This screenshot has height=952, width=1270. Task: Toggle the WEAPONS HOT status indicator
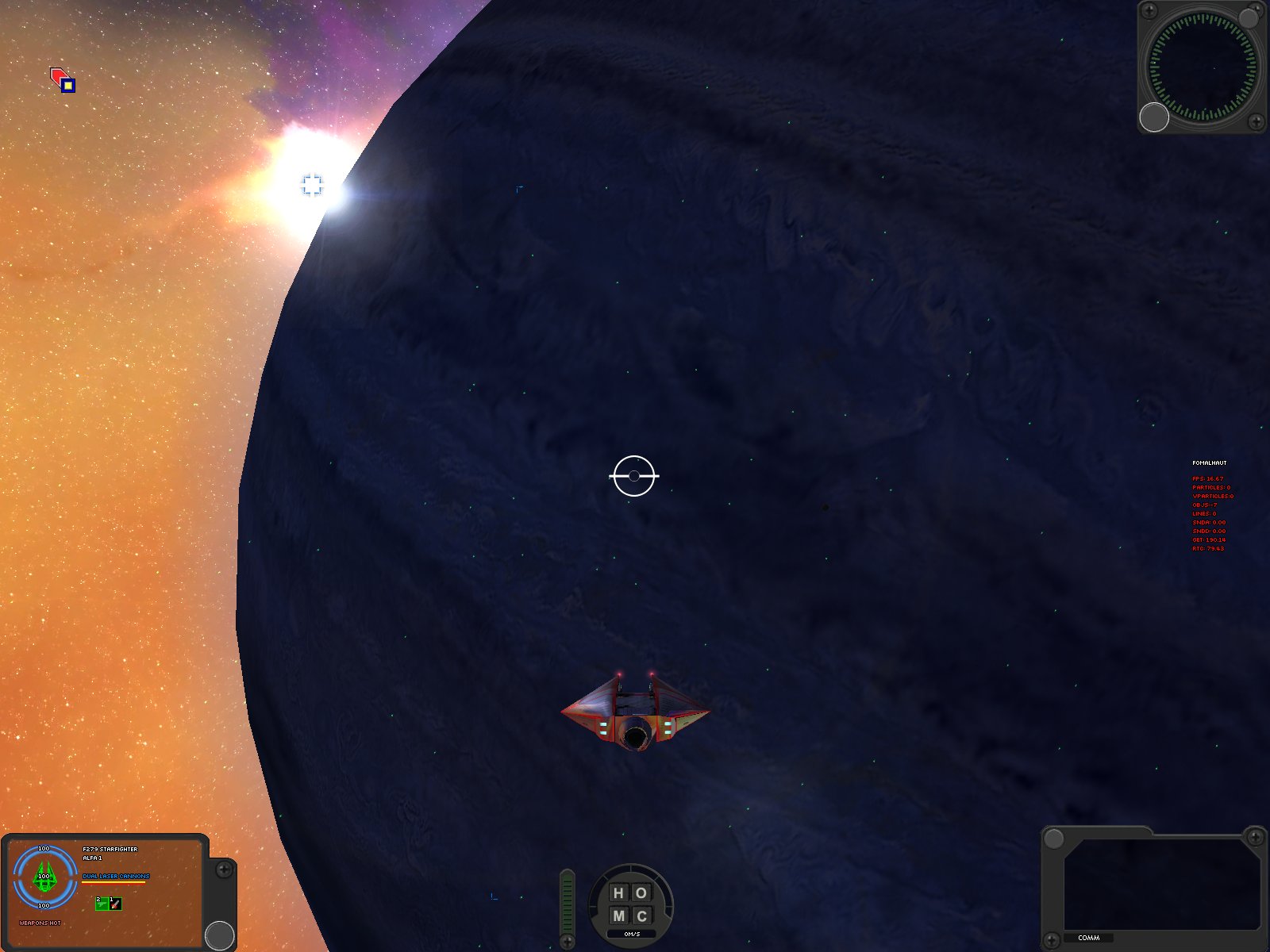pyautogui.click(x=40, y=923)
